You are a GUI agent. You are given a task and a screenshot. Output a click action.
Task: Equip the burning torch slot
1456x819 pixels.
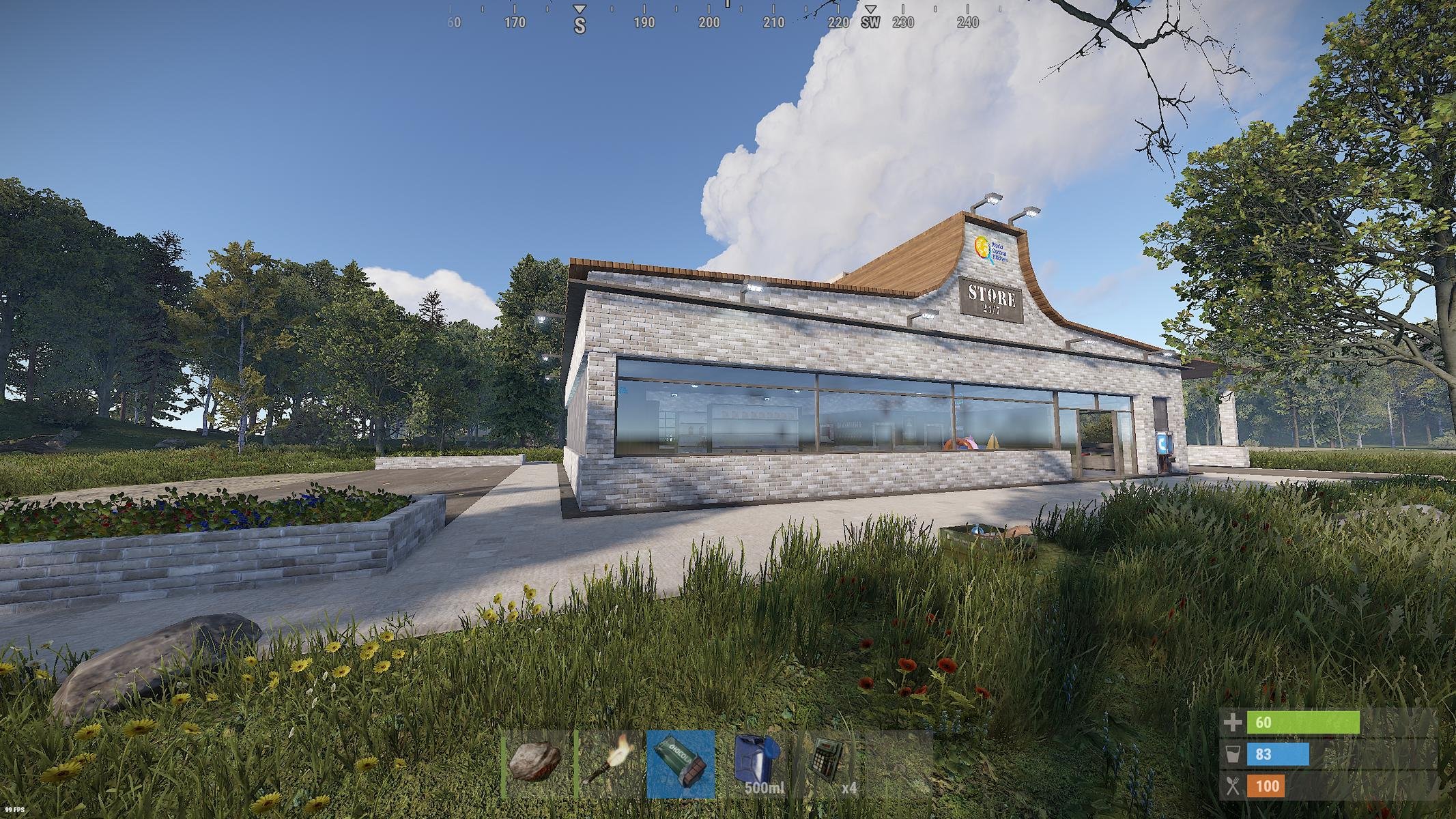tap(609, 763)
